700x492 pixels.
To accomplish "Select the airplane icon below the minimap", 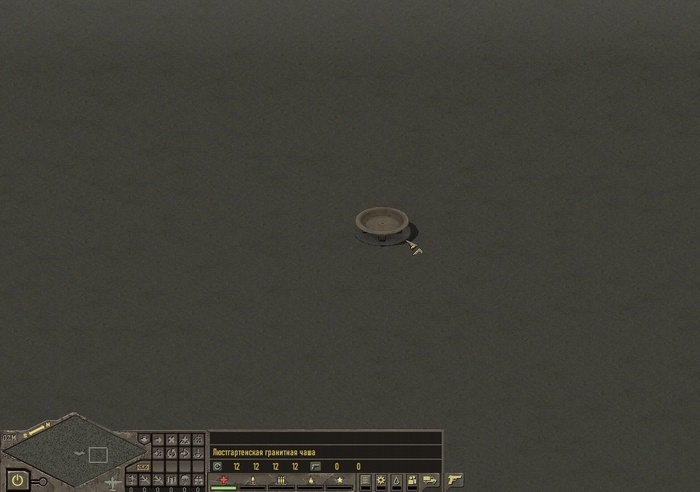I will tap(112, 482).
